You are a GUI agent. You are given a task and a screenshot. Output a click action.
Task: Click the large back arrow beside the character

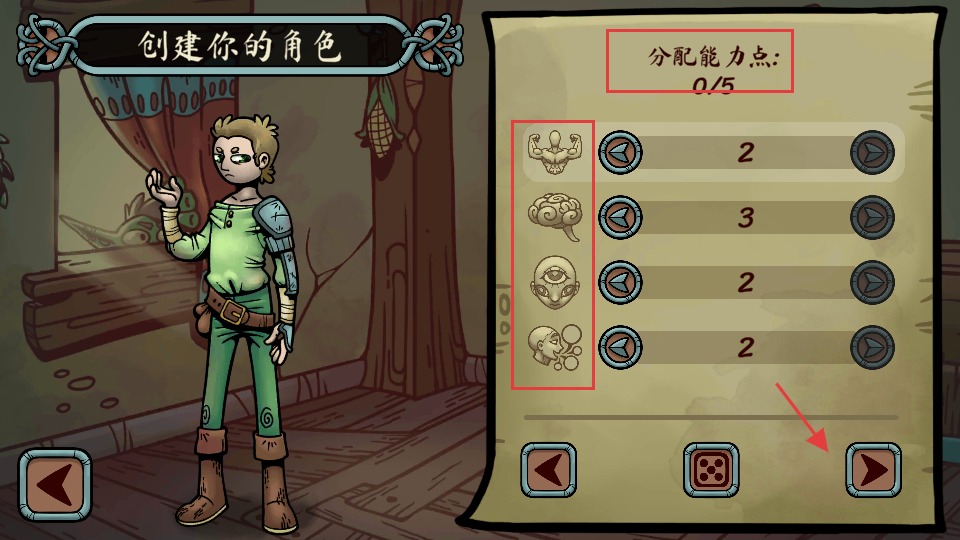click(x=54, y=486)
